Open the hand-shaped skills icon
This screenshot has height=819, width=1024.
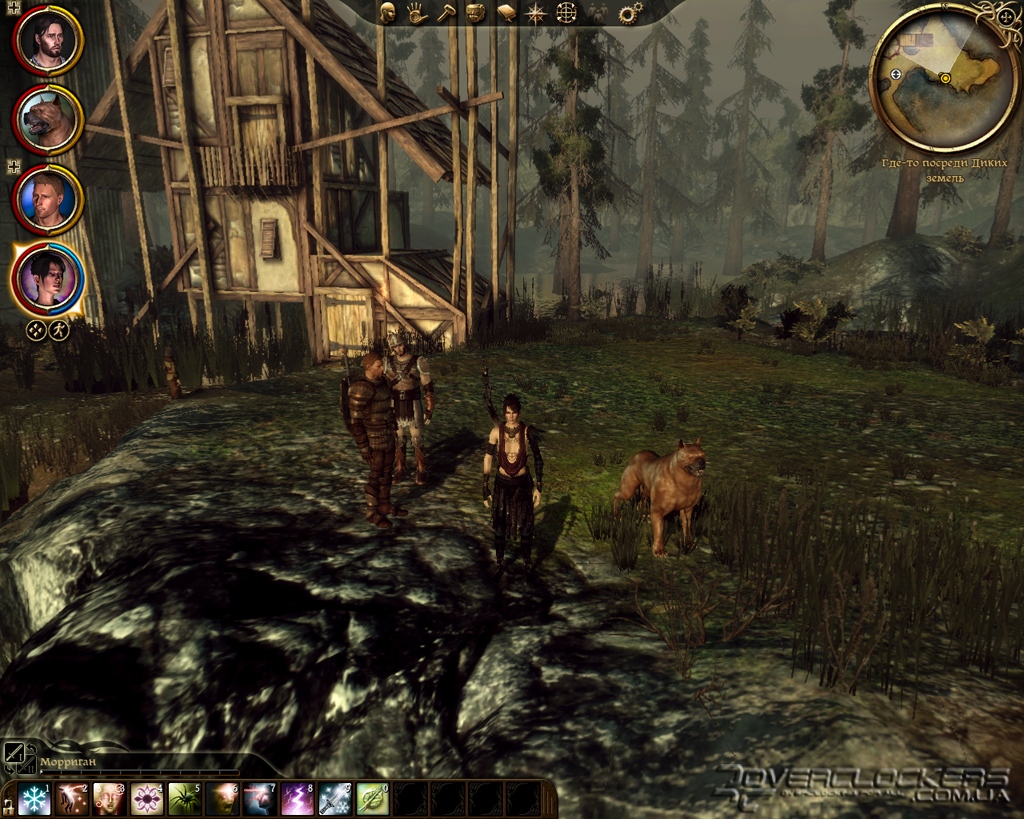click(x=417, y=13)
